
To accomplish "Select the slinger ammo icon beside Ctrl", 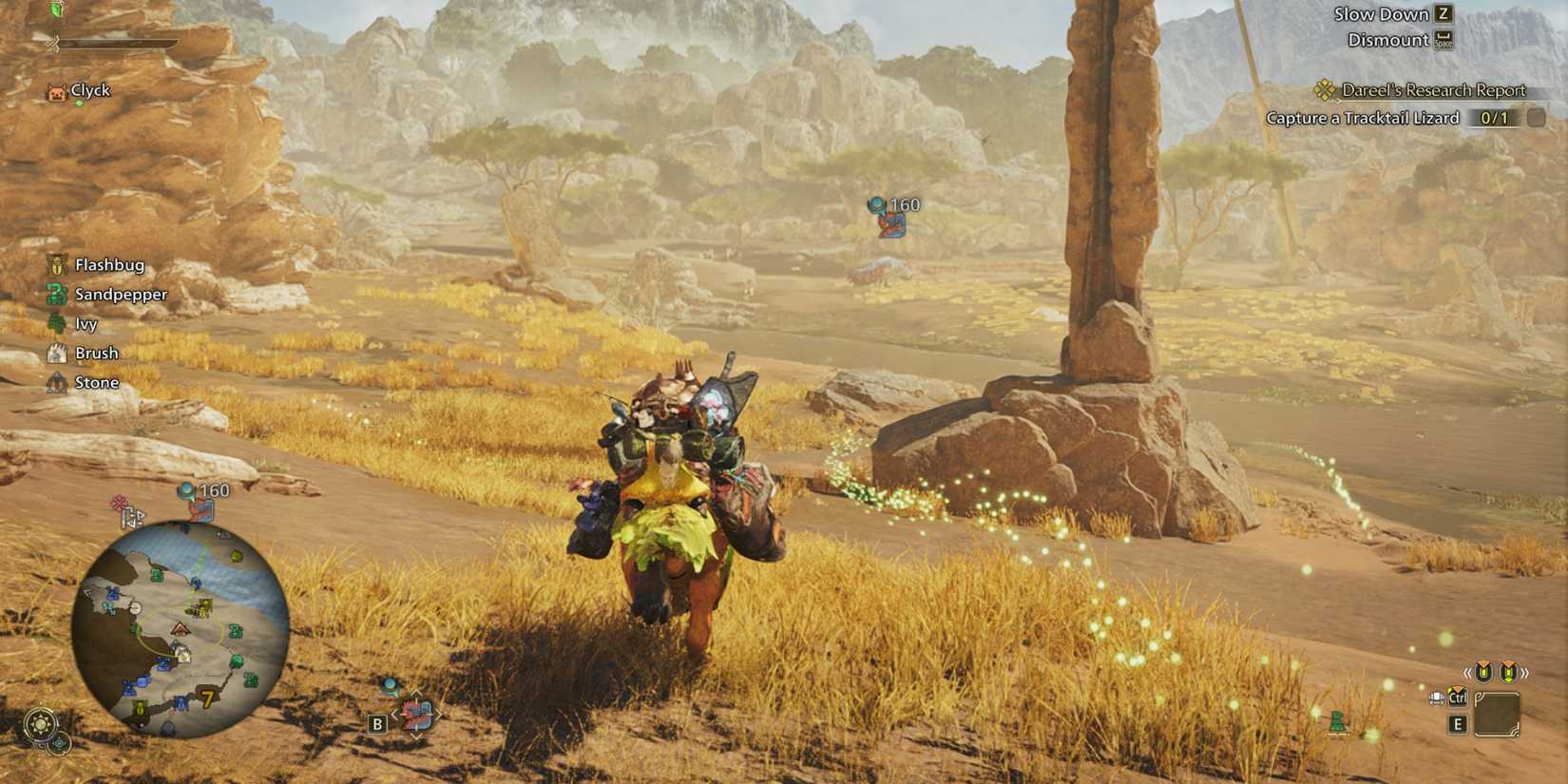I will tap(1458, 696).
